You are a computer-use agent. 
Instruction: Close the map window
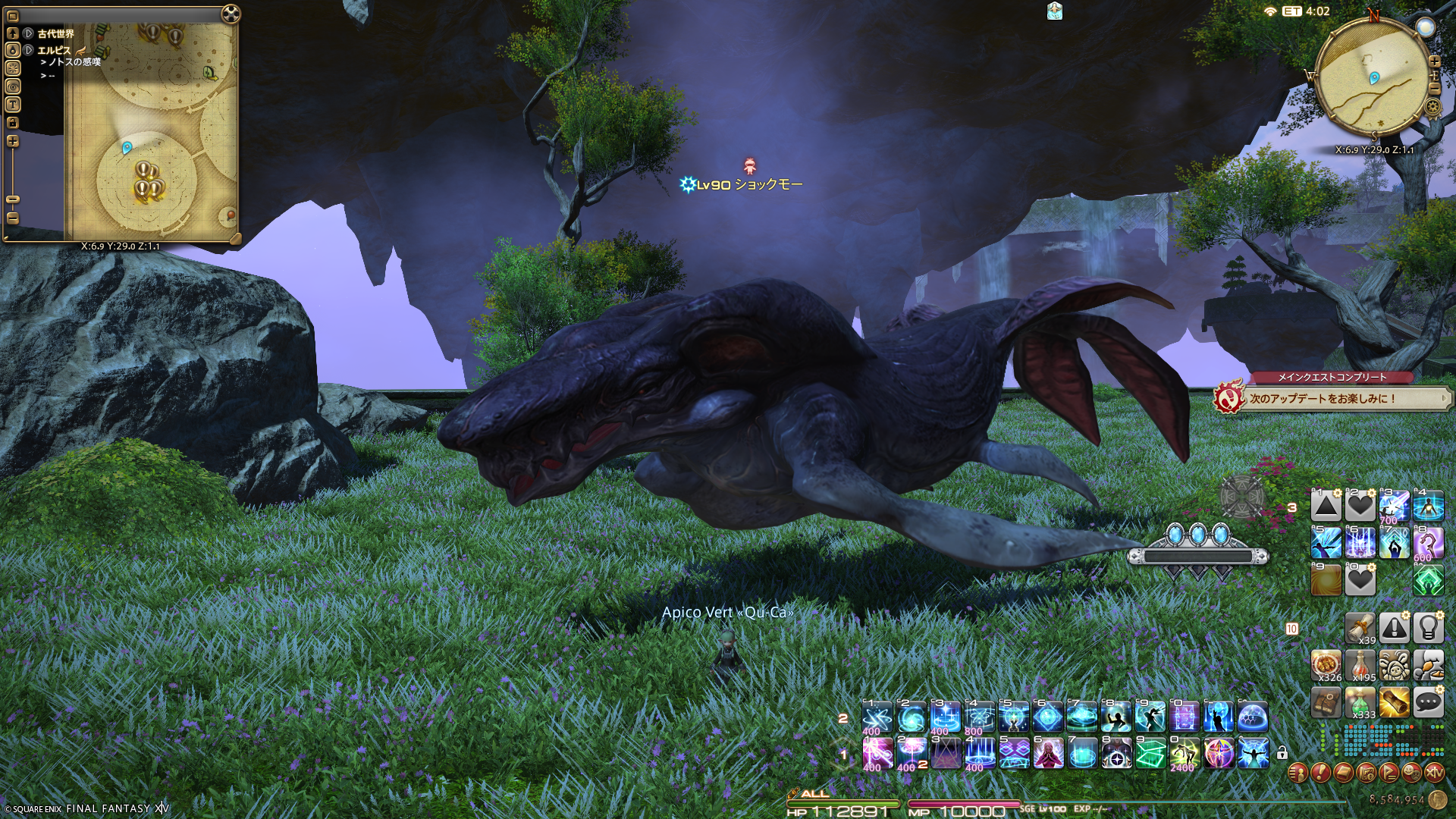click(x=231, y=14)
